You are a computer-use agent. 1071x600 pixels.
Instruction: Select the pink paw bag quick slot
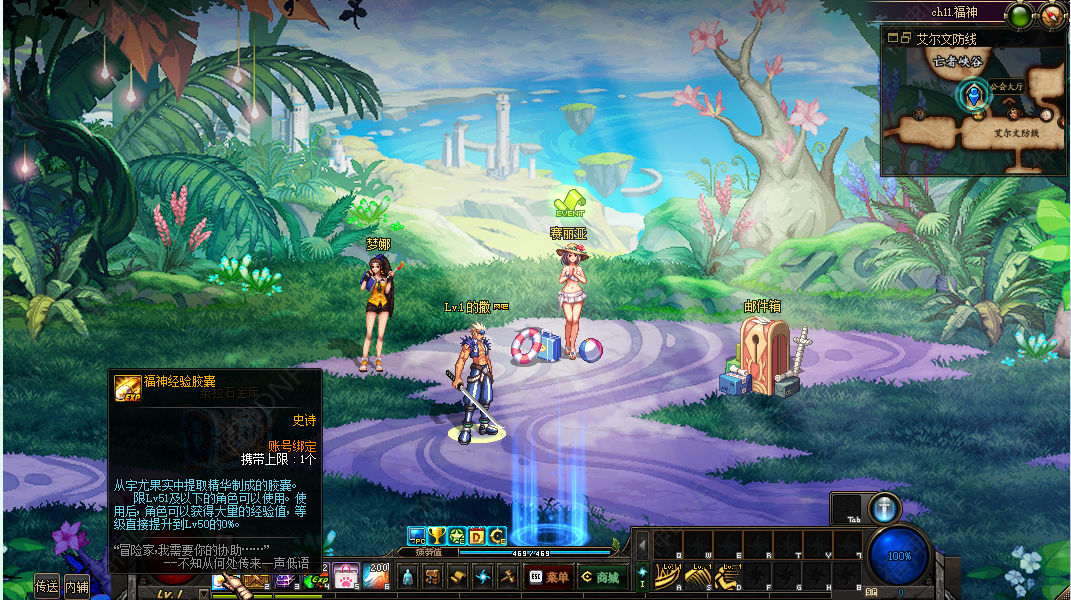pyautogui.click(x=346, y=578)
